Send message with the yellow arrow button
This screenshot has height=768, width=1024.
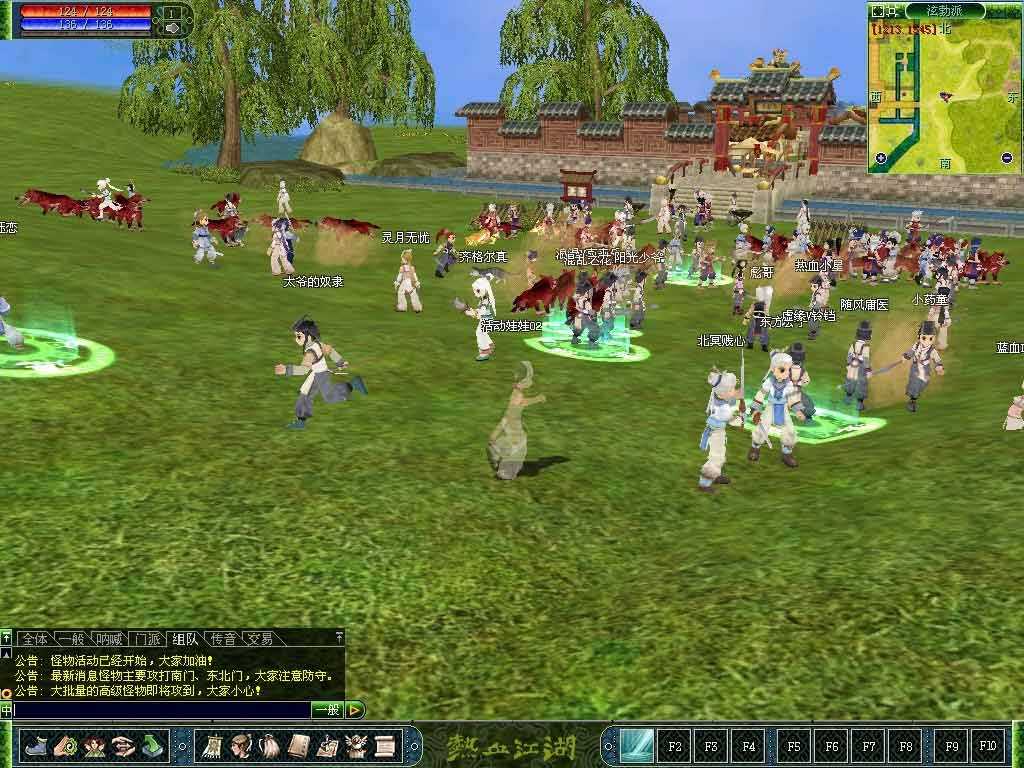(x=355, y=710)
